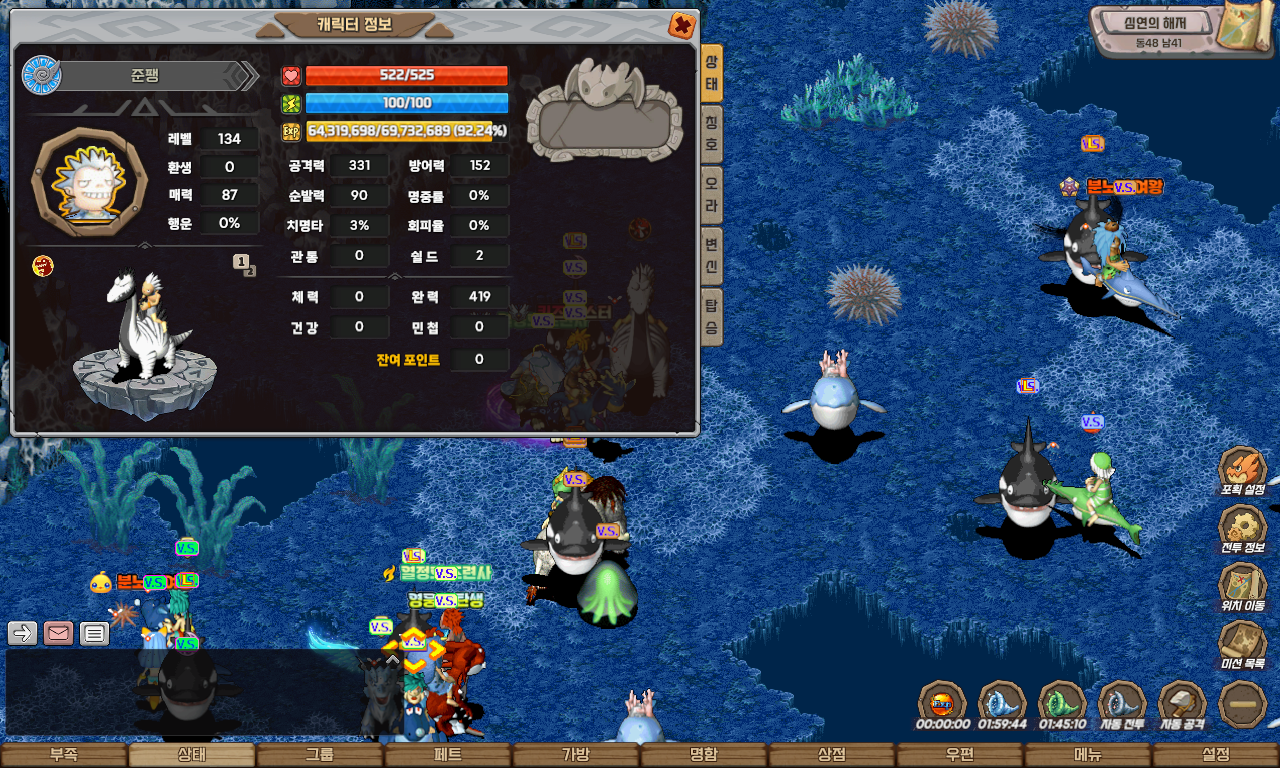
Task: Toggle 자동 공격 auto attack
Action: coord(1182,704)
